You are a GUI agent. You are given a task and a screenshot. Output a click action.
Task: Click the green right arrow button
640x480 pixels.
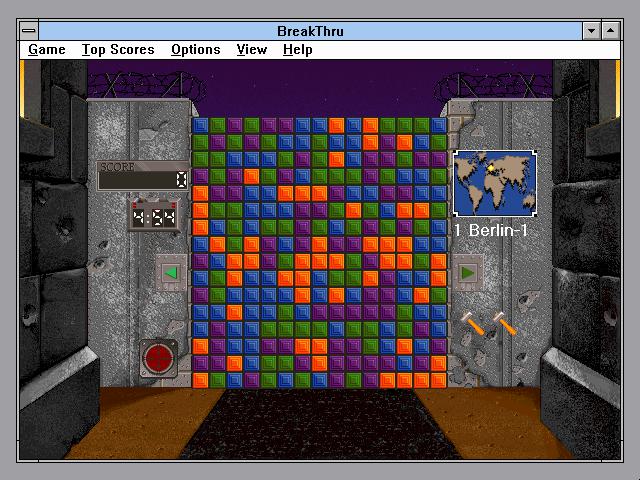click(467, 272)
